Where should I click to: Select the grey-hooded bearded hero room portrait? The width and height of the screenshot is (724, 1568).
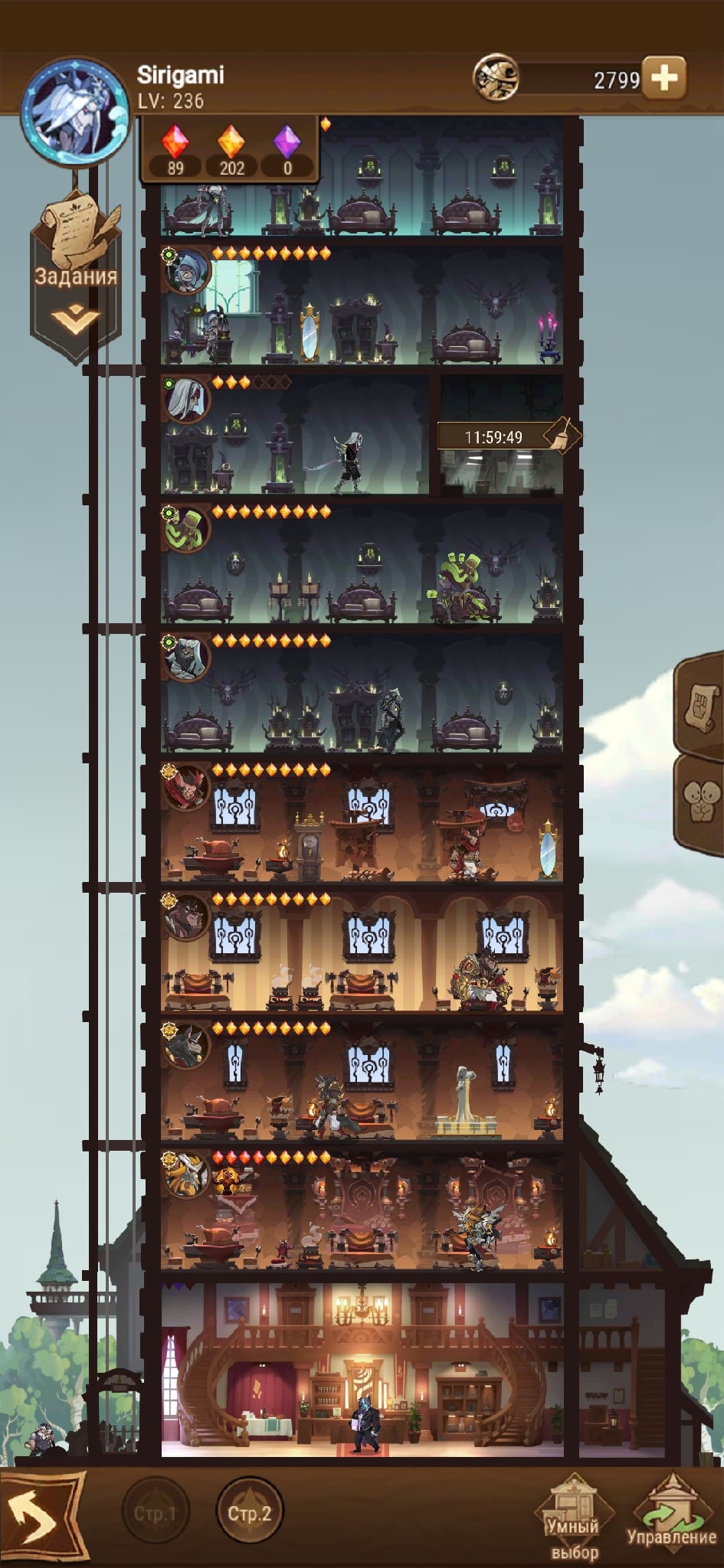(x=186, y=658)
